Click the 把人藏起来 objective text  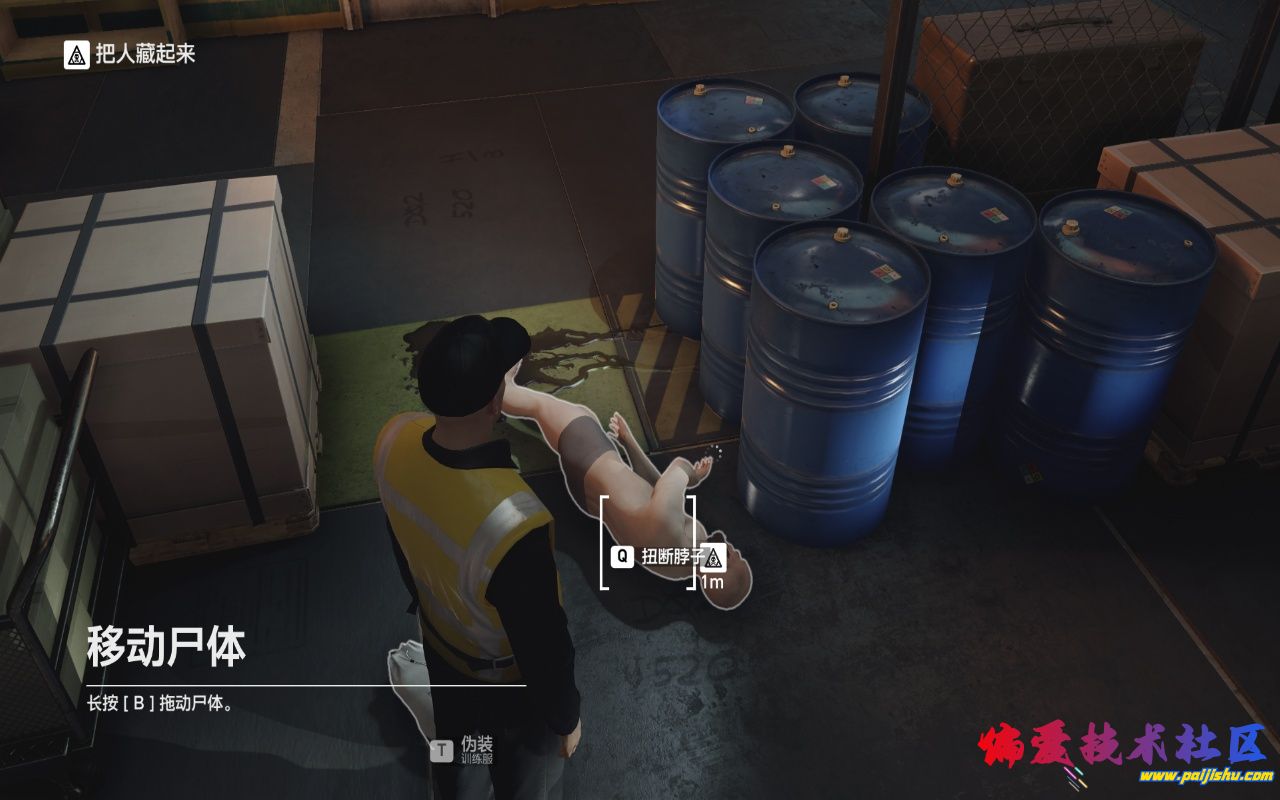pos(146,53)
